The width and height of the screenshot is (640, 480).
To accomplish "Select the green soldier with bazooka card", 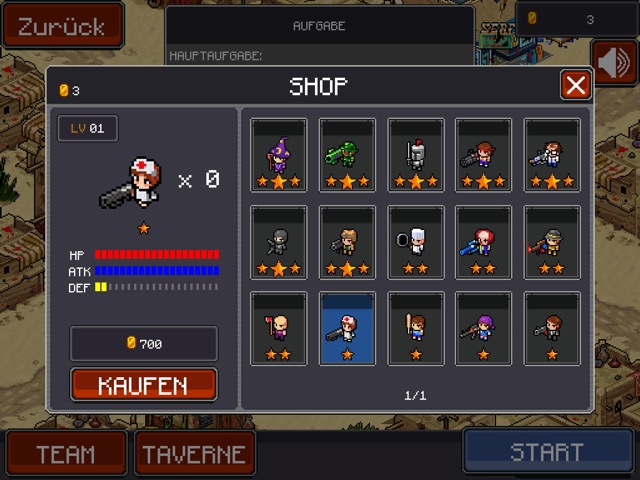I will pyautogui.click(x=347, y=155).
